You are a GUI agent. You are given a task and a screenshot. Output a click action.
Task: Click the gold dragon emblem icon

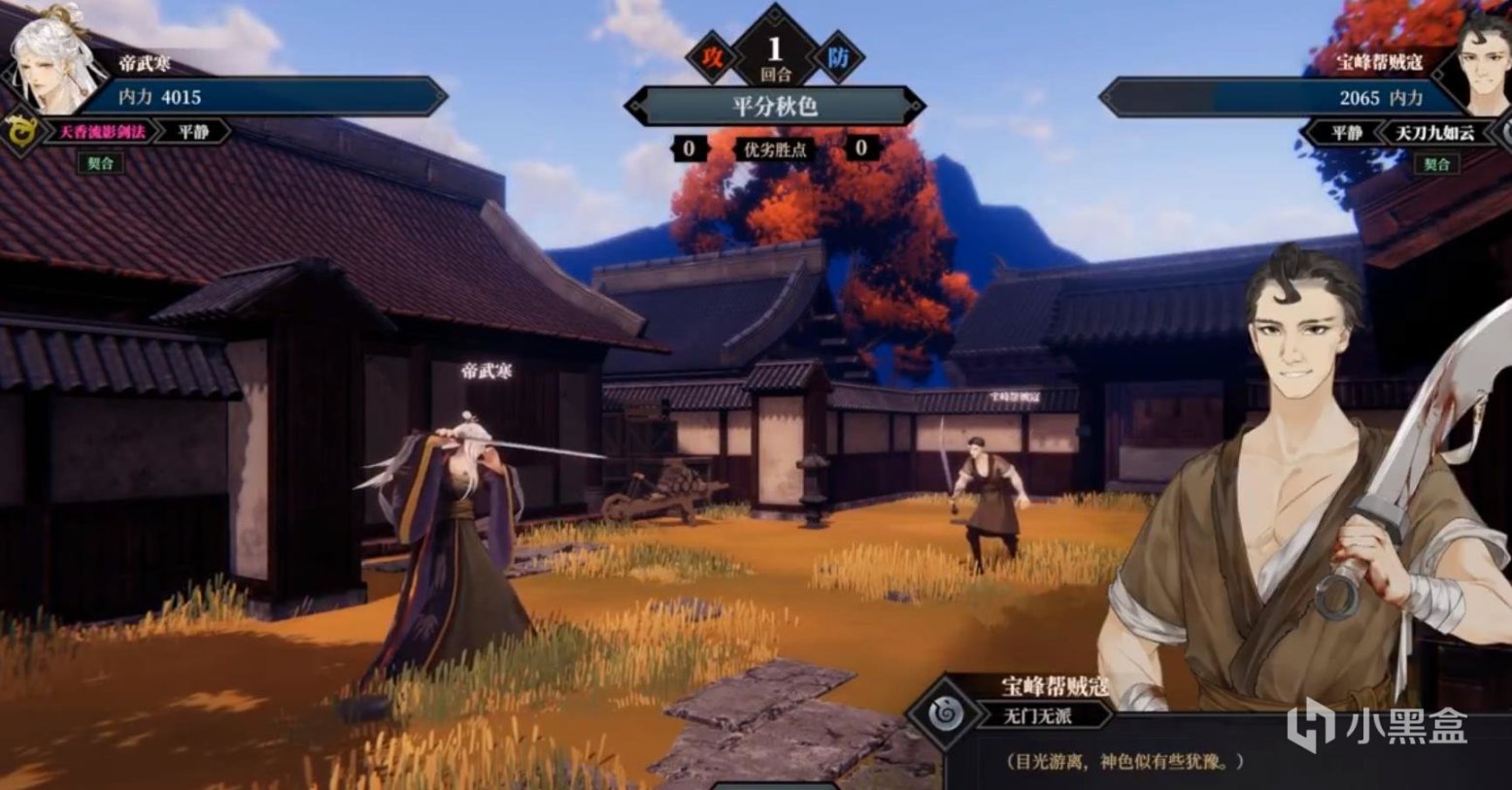[18, 131]
